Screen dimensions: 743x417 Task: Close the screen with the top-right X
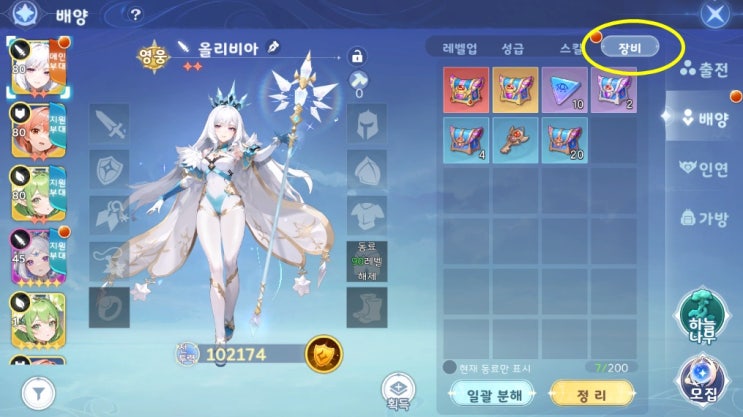(x=714, y=15)
